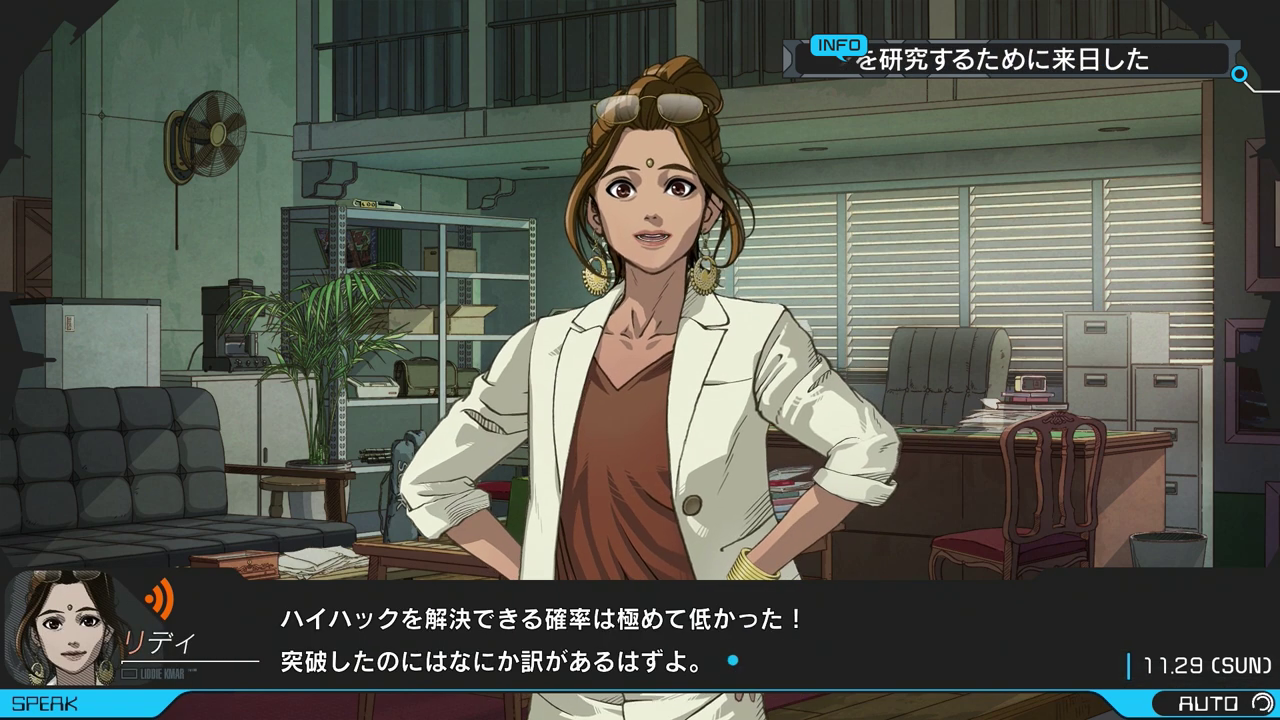This screenshot has height=720, width=1280.
Task: Select the SPEAK mode label
Action: pyautogui.click(x=46, y=704)
